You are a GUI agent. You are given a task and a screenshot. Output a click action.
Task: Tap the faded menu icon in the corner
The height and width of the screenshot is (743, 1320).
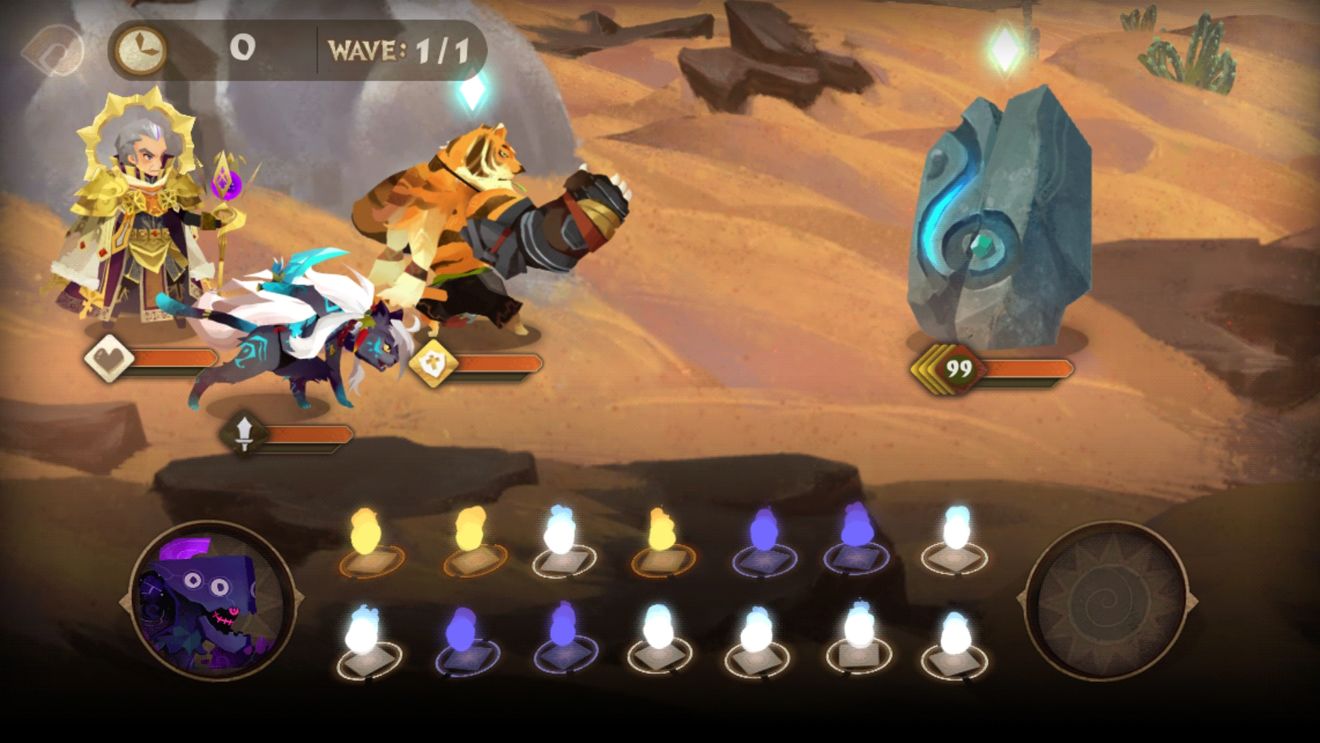click(x=52, y=50)
